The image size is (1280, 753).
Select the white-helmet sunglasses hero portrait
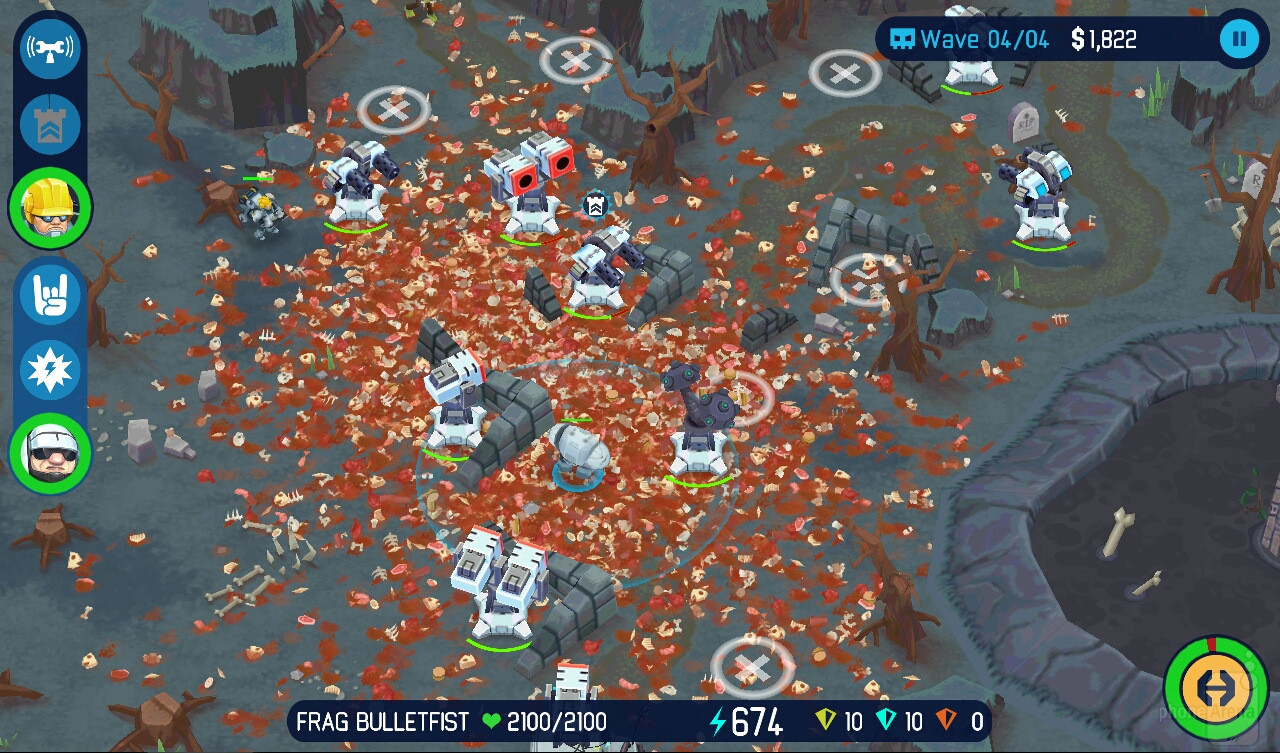coord(50,453)
